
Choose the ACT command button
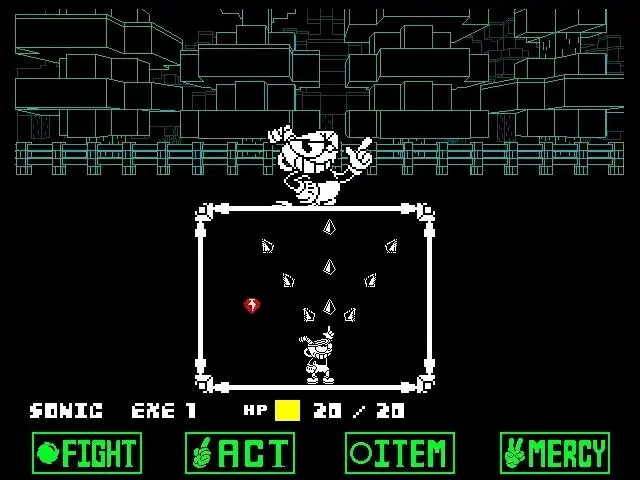pyautogui.click(x=240, y=453)
